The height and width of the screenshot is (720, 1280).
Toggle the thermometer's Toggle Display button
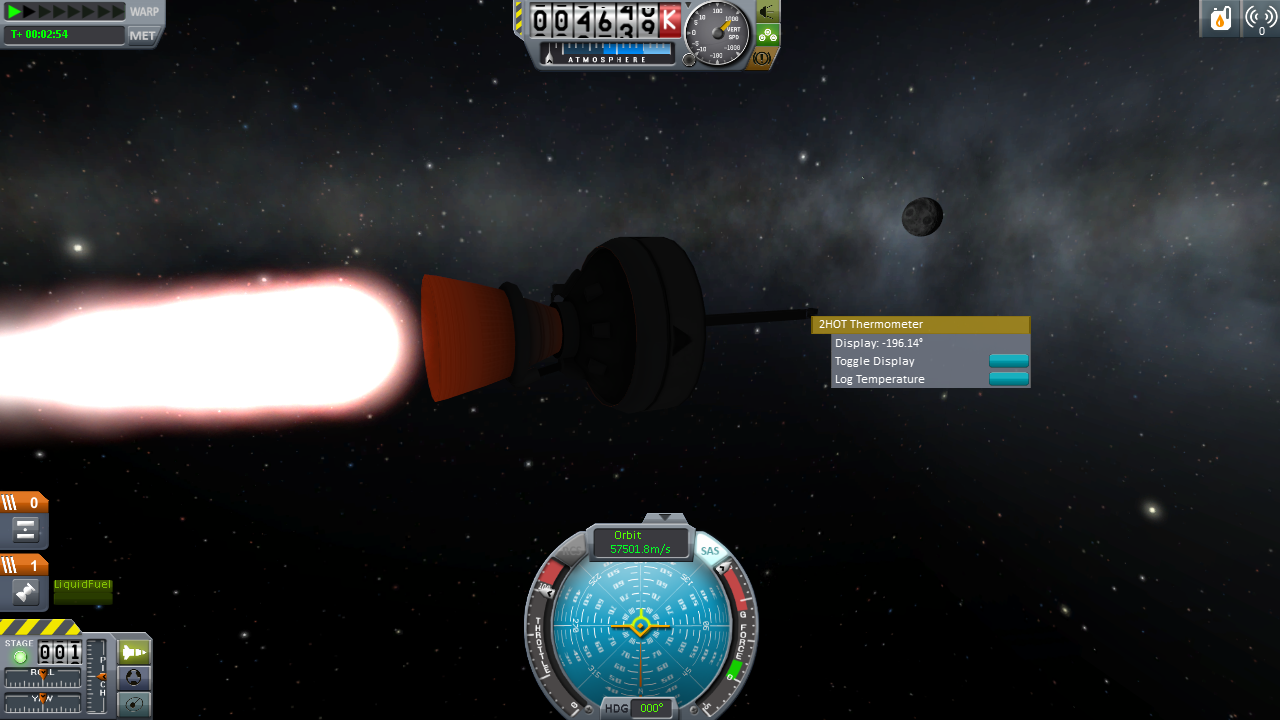tap(1008, 361)
